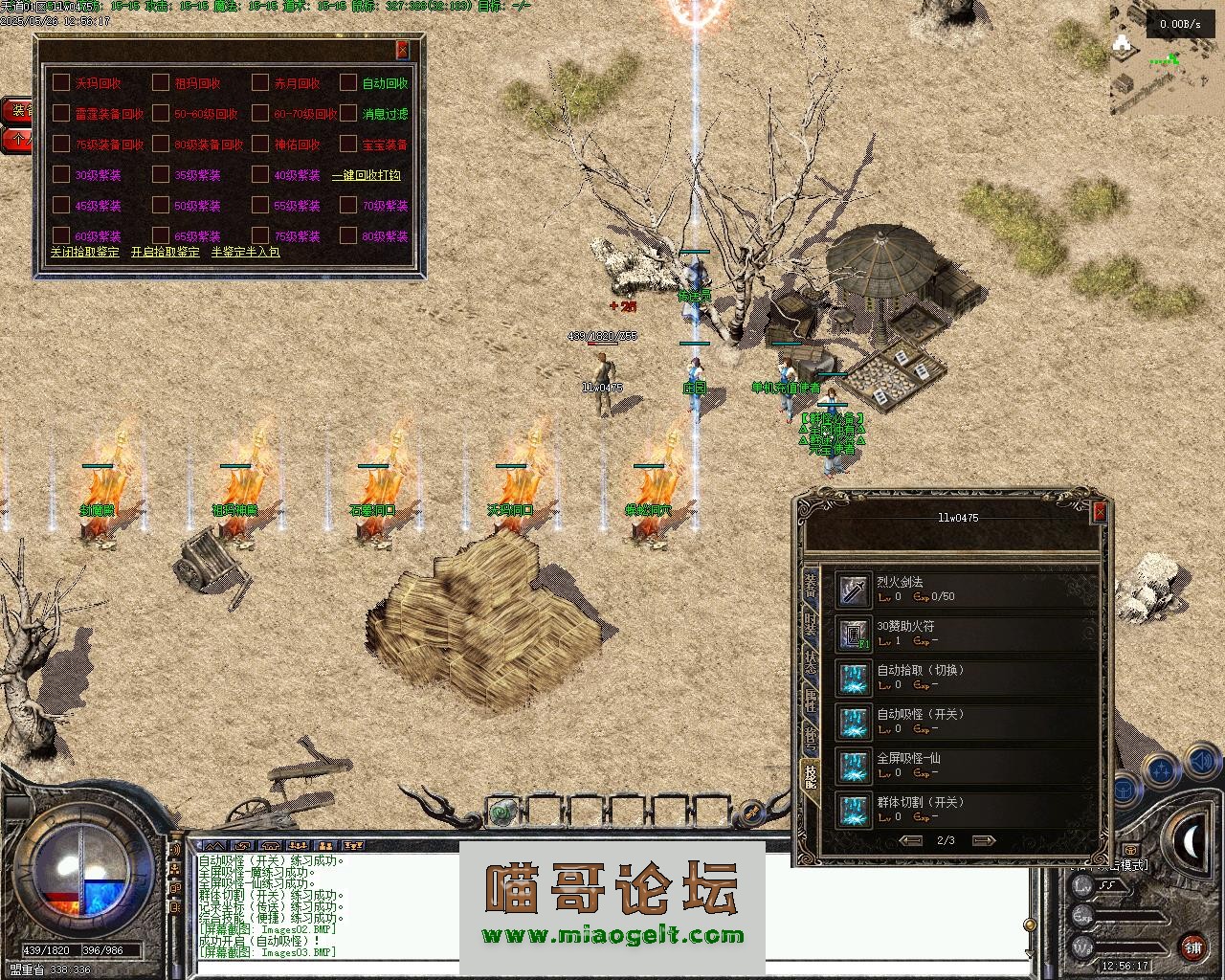Toggle the 自动回收 checkbox
Screen dimensions: 1225x980
click(348, 83)
